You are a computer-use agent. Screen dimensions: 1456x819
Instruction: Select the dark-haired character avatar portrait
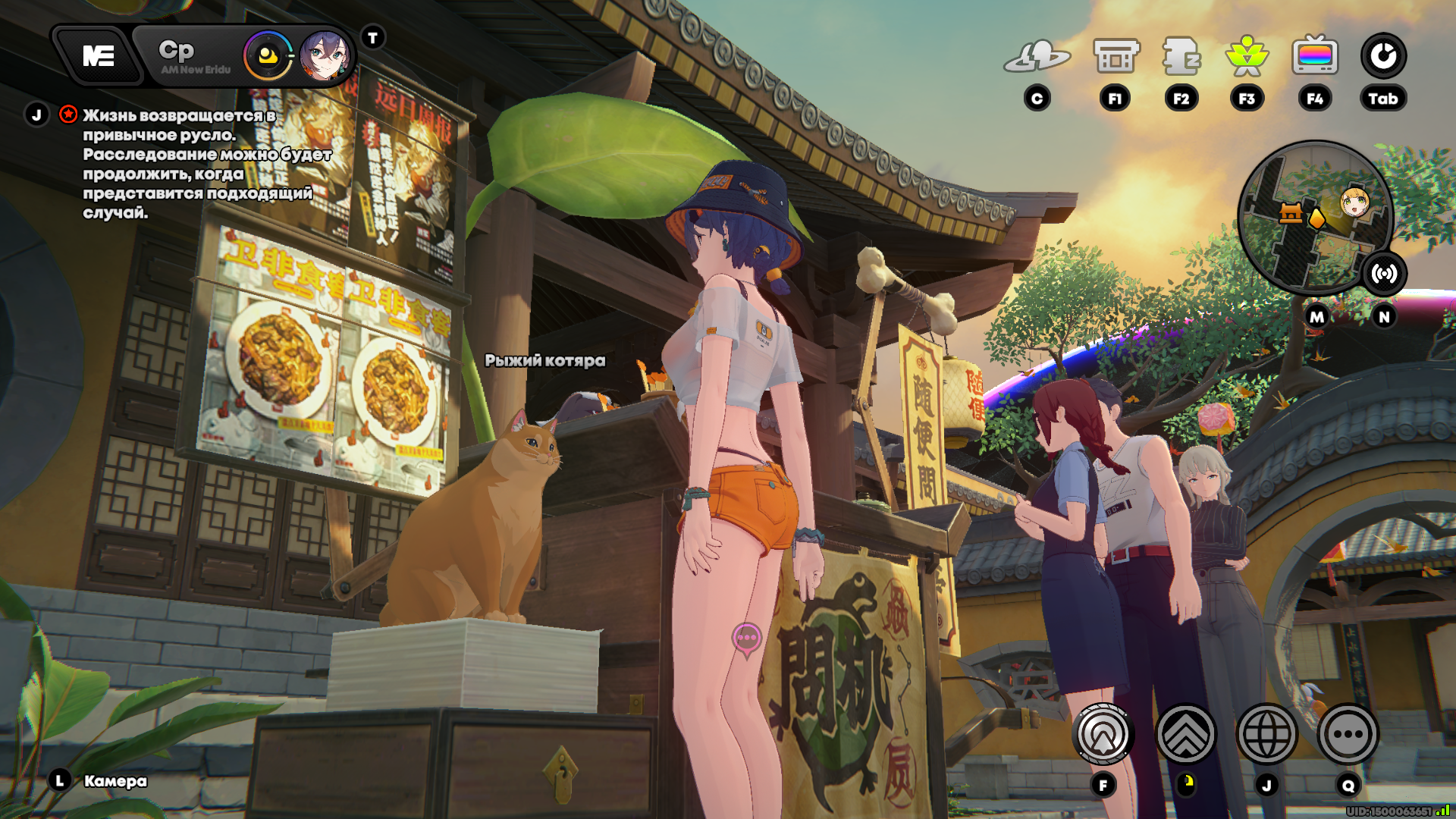325,56
